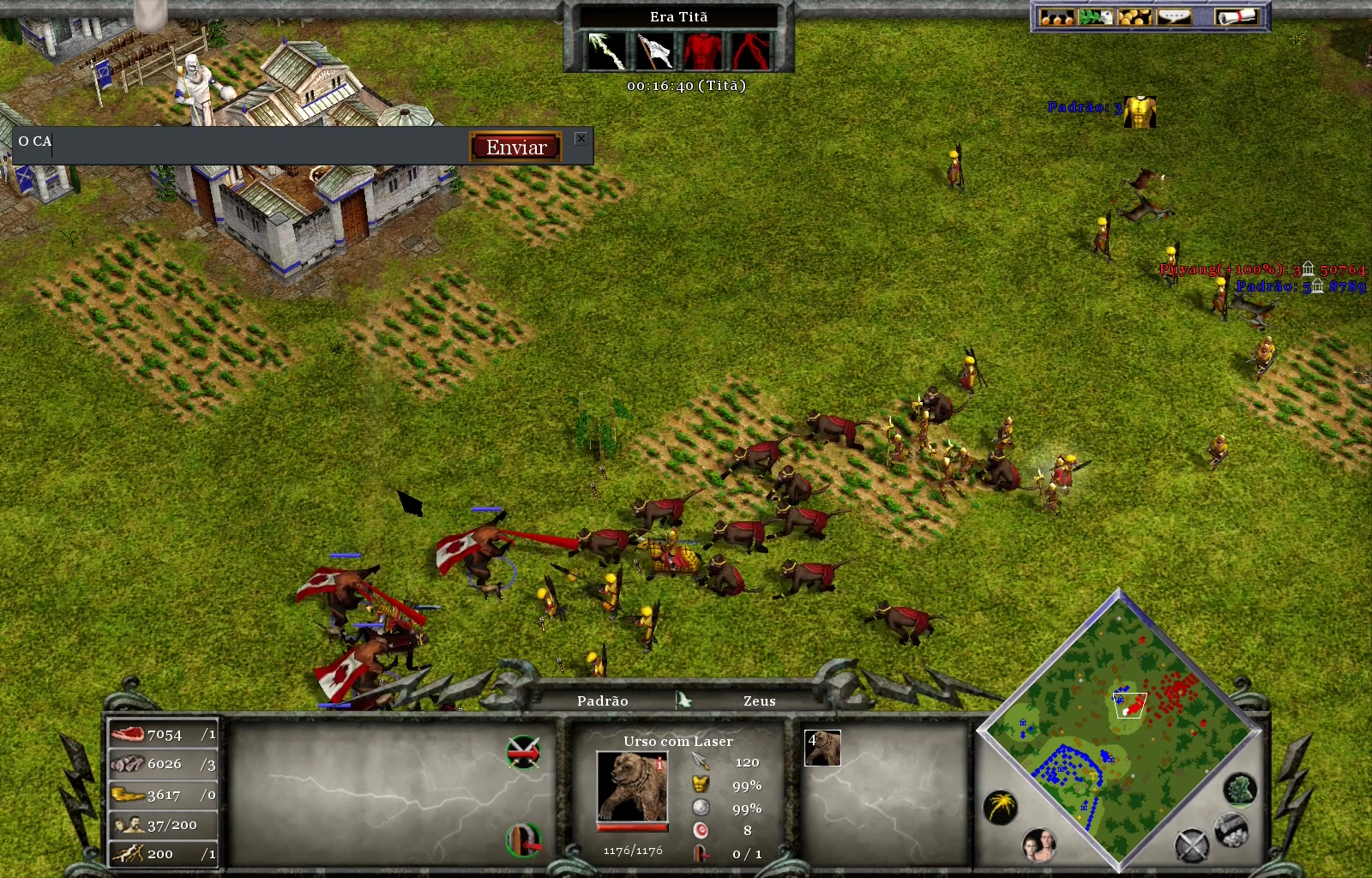
Task: Switch to the Zeus player tab
Action: 758,701
